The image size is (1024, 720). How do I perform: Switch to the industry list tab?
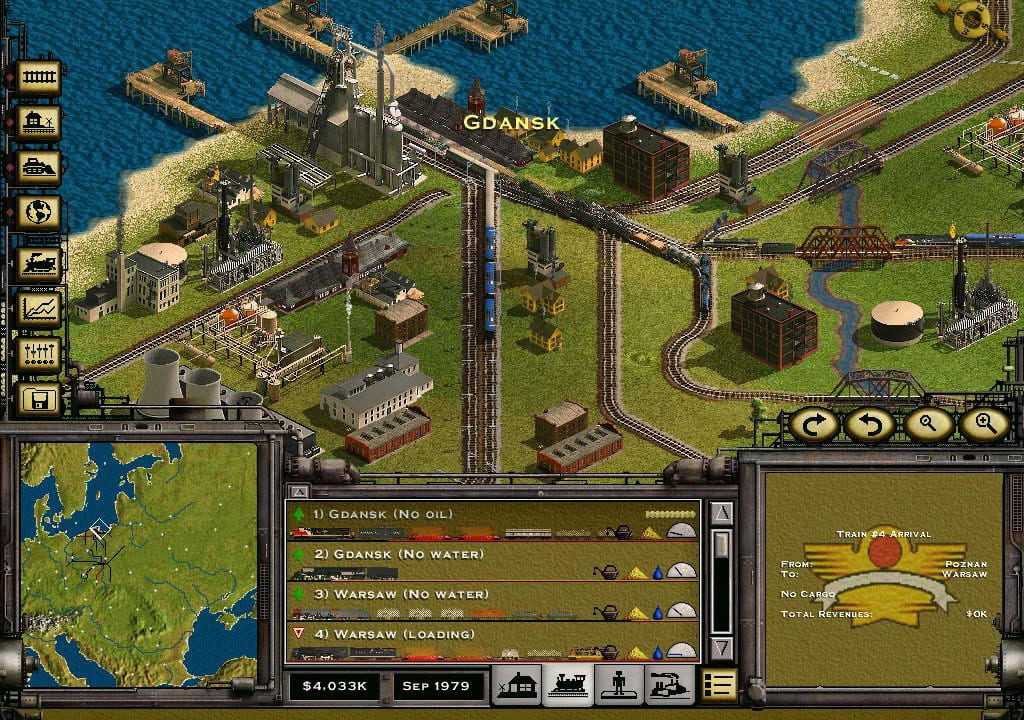(671, 685)
